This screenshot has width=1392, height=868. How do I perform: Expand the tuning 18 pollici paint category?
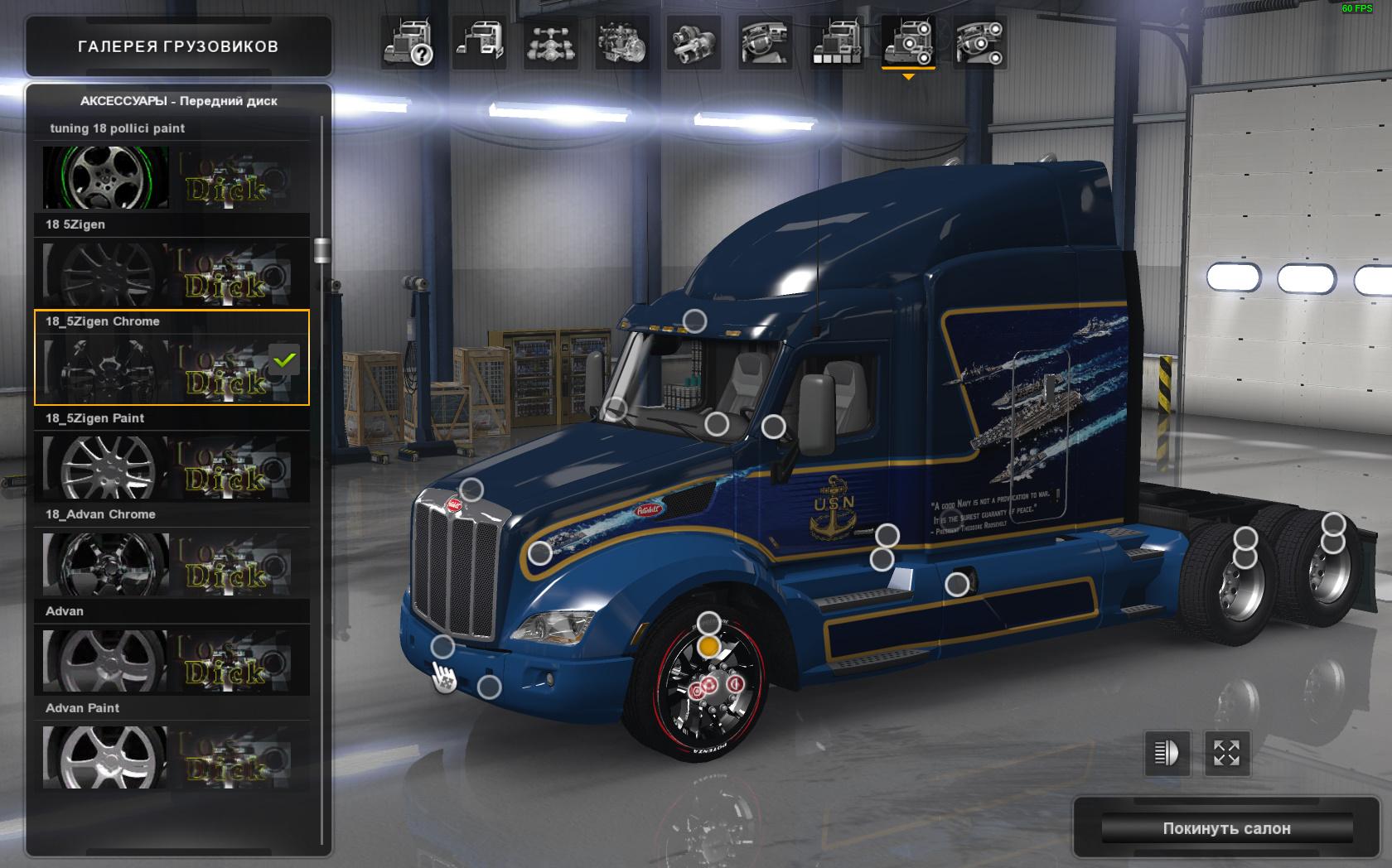point(172,128)
